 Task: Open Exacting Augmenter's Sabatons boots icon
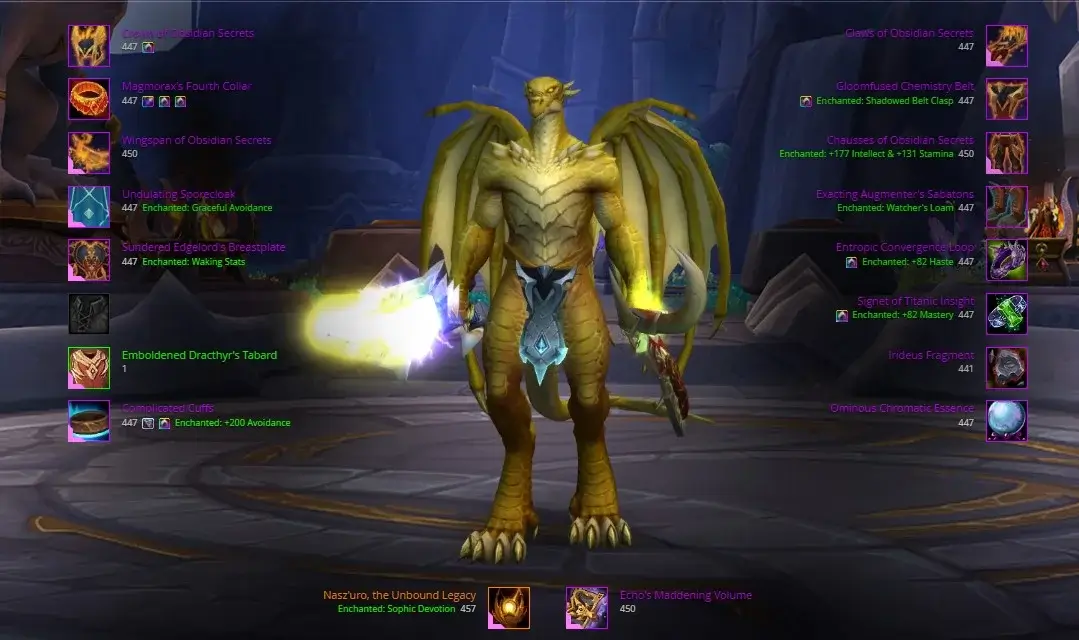pyautogui.click(x=1006, y=207)
